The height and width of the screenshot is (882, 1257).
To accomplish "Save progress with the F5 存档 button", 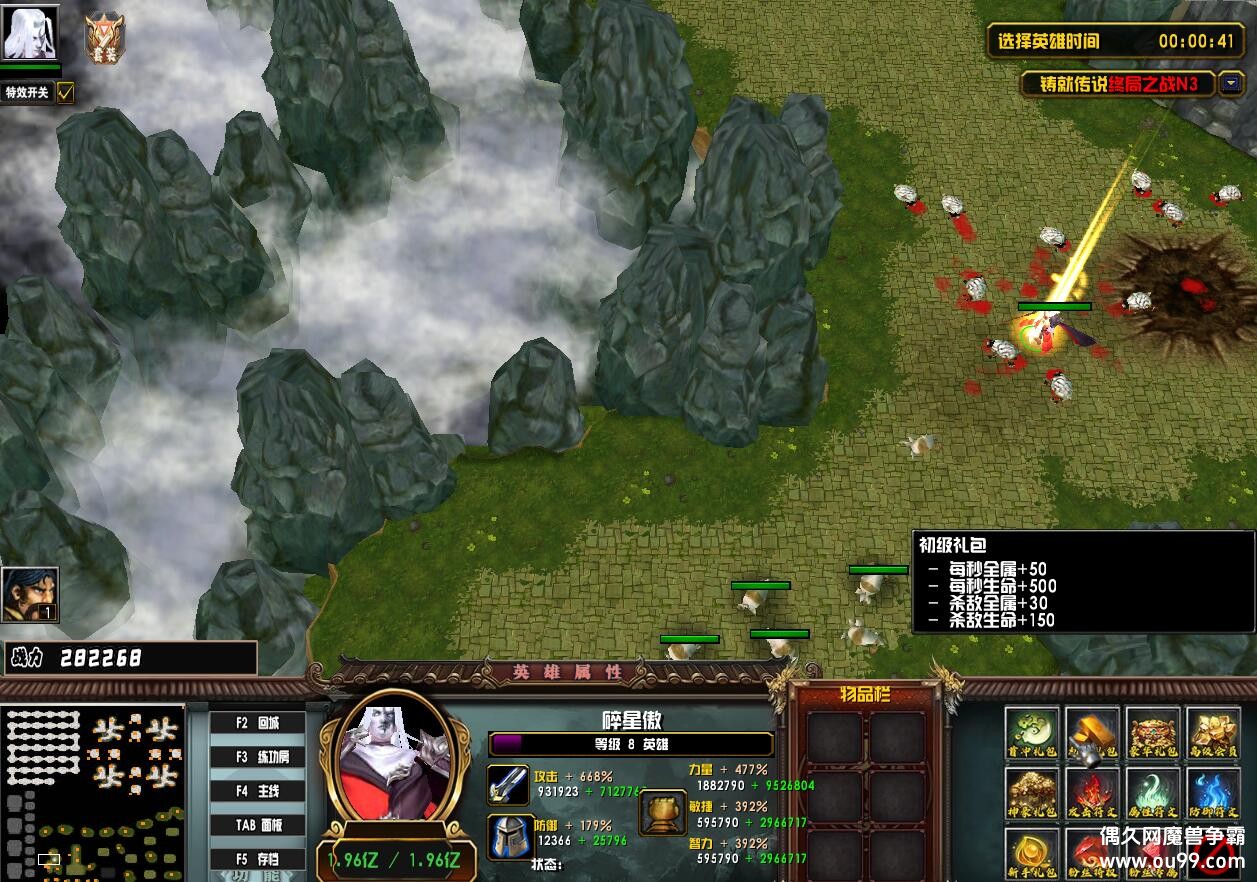I will coord(257,859).
